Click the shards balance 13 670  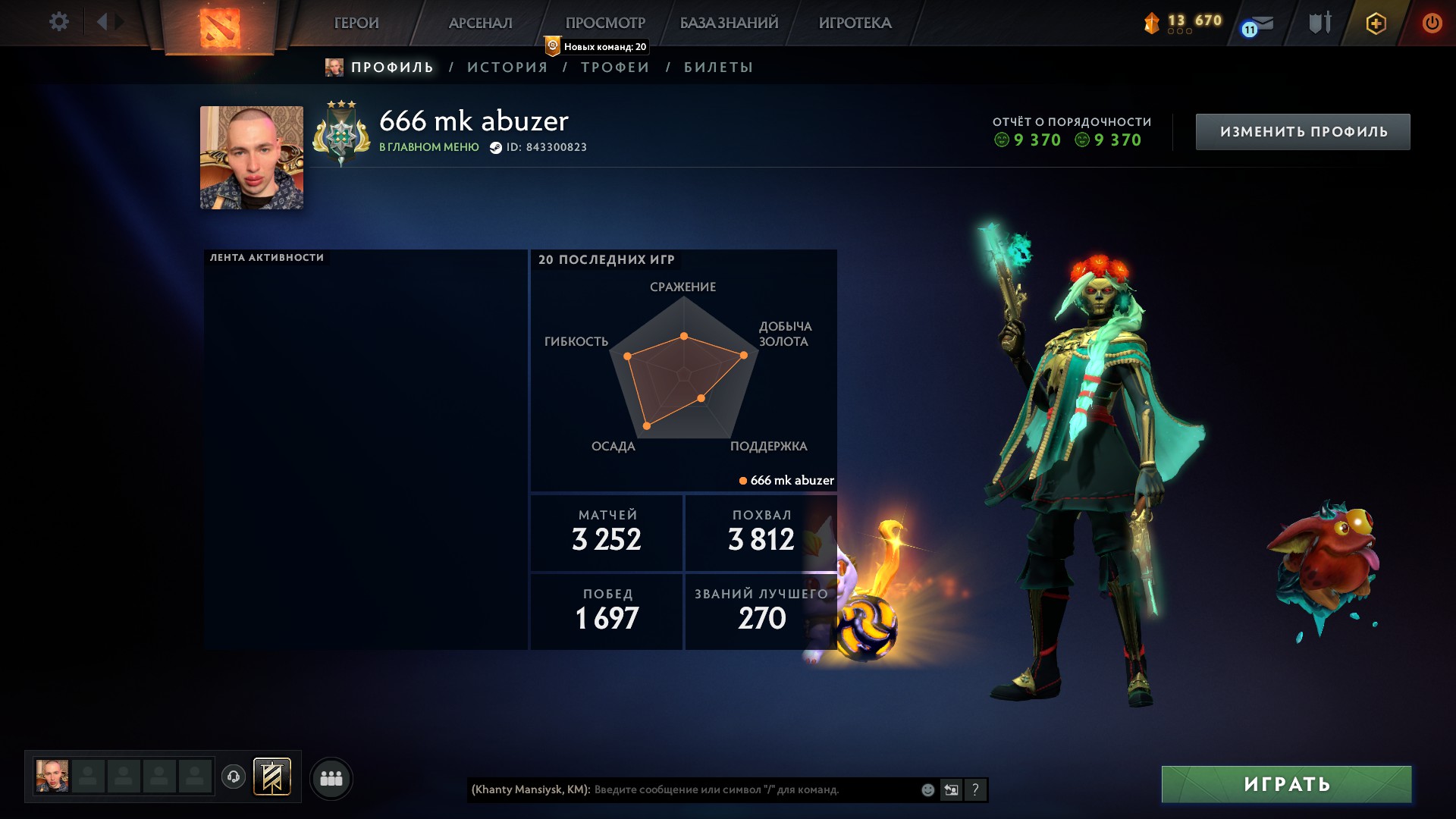point(1184,21)
